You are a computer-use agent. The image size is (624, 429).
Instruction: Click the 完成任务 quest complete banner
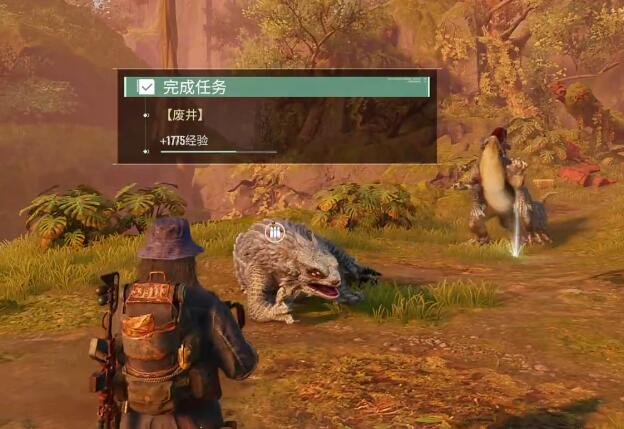point(276,87)
